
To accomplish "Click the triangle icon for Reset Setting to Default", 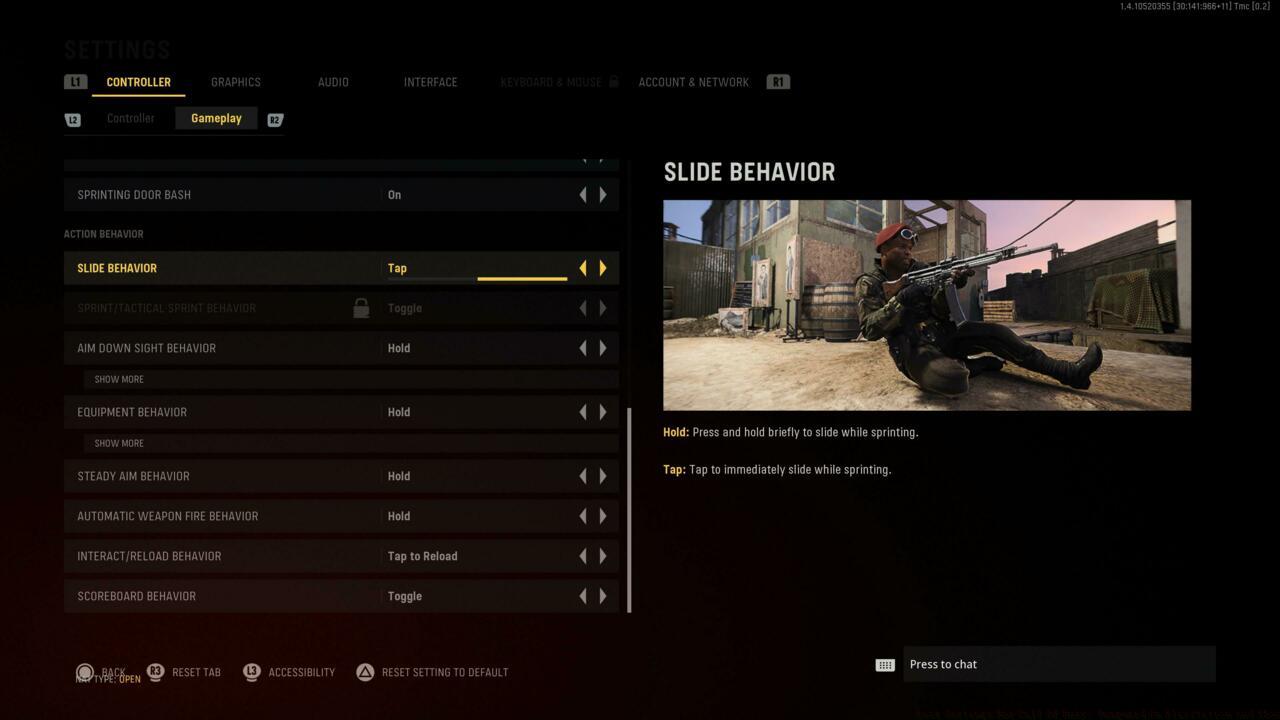I will [367, 672].
